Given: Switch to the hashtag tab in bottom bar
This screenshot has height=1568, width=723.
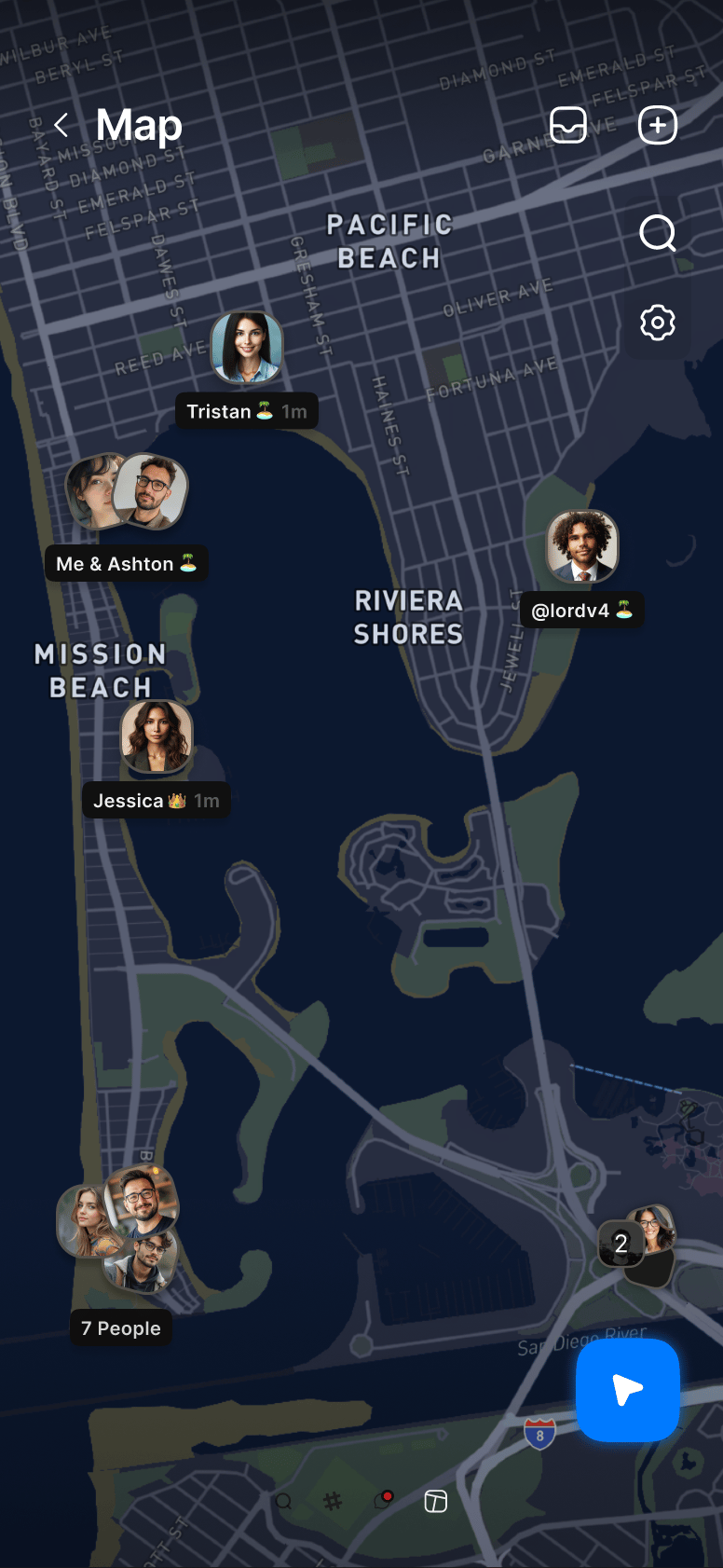Looking at the screenshot, I should 333,1501.
